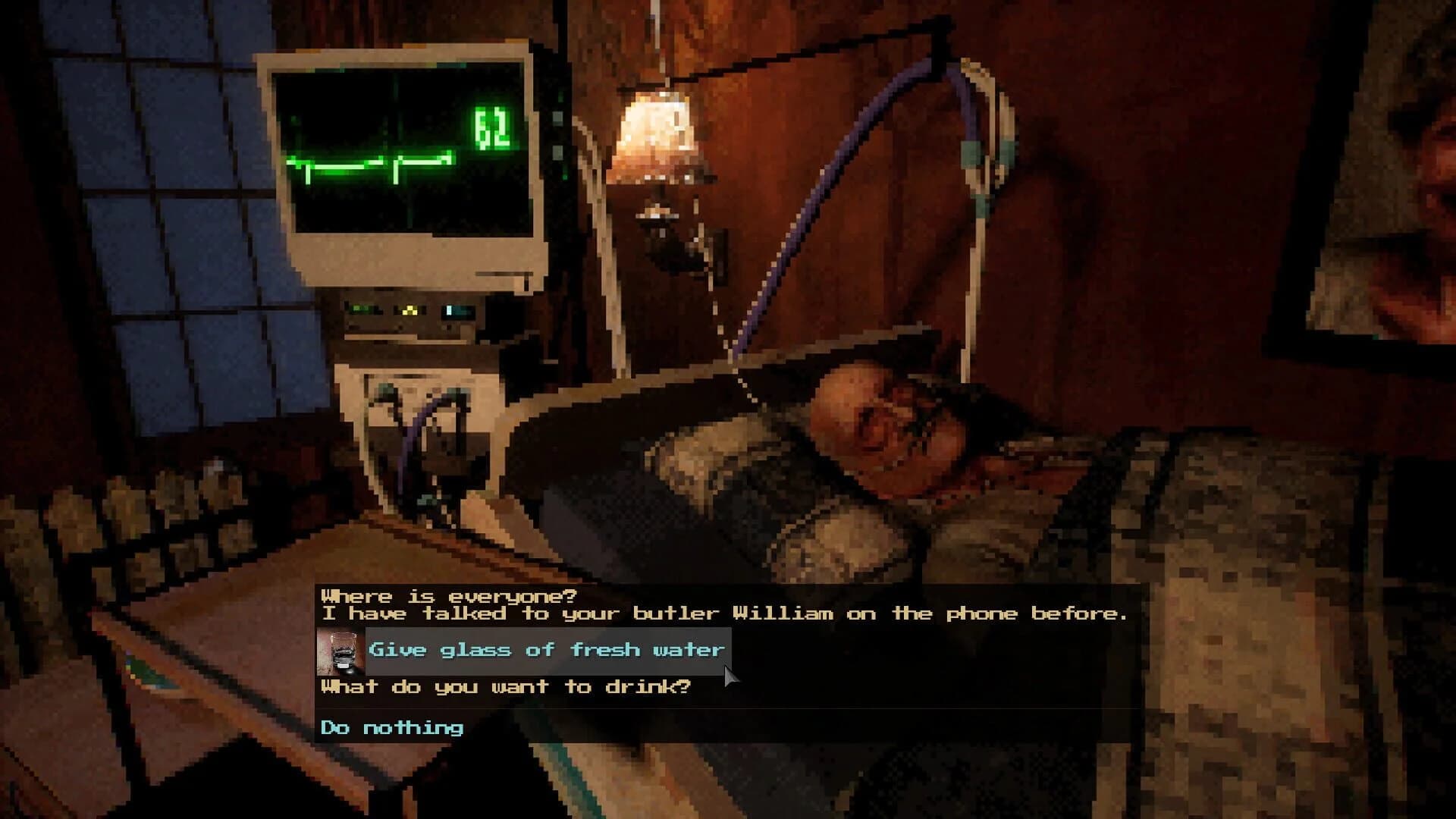Select 'What do you want to drink?' option
This screenshot has height=819, width=1456.
coord(504,687)
